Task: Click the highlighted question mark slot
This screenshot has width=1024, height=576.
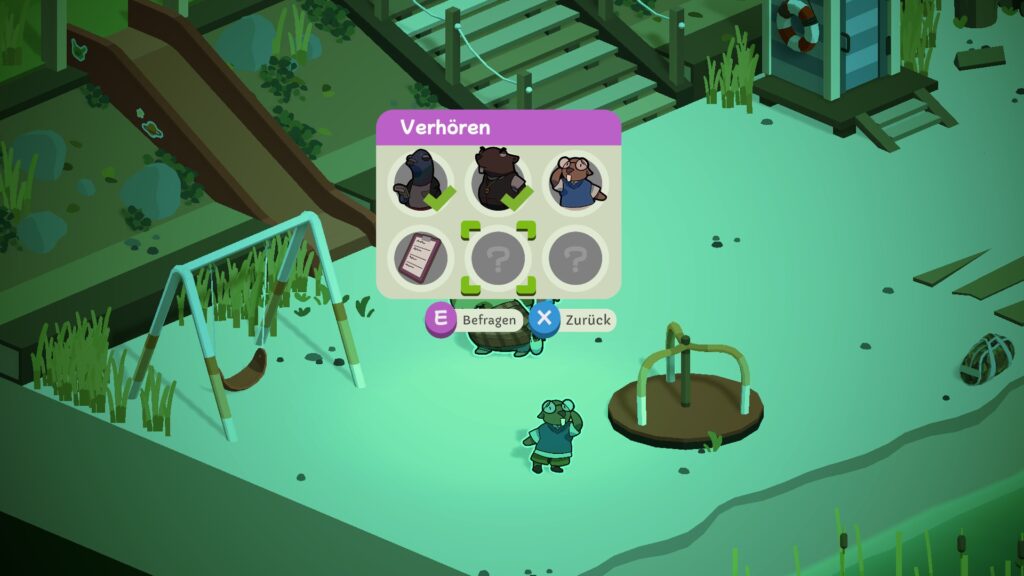Action: (x=498, y=259)
